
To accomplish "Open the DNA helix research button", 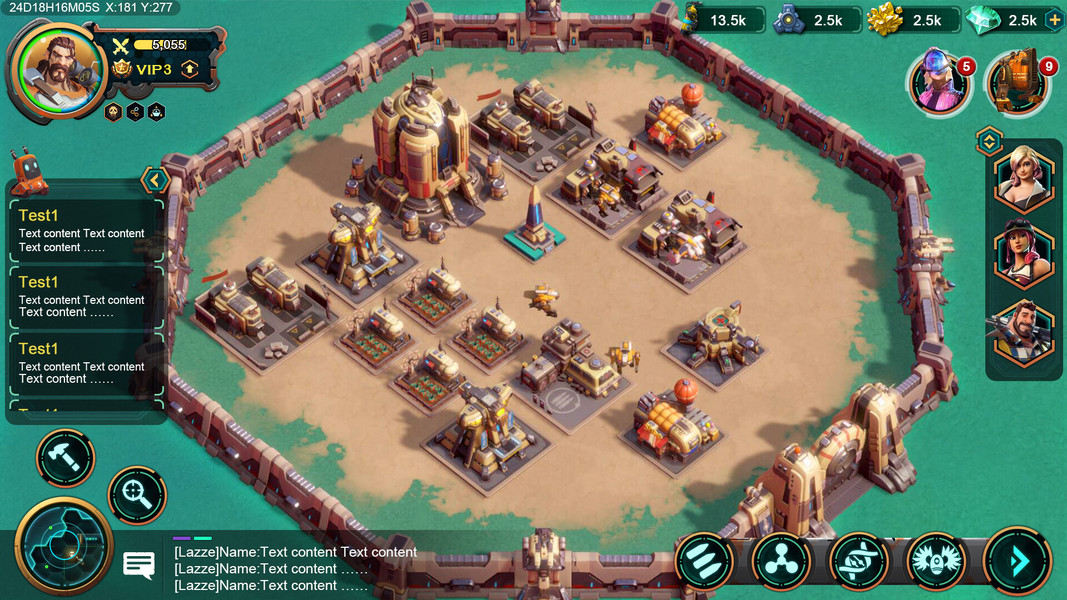I will click(x=858, y=561).
